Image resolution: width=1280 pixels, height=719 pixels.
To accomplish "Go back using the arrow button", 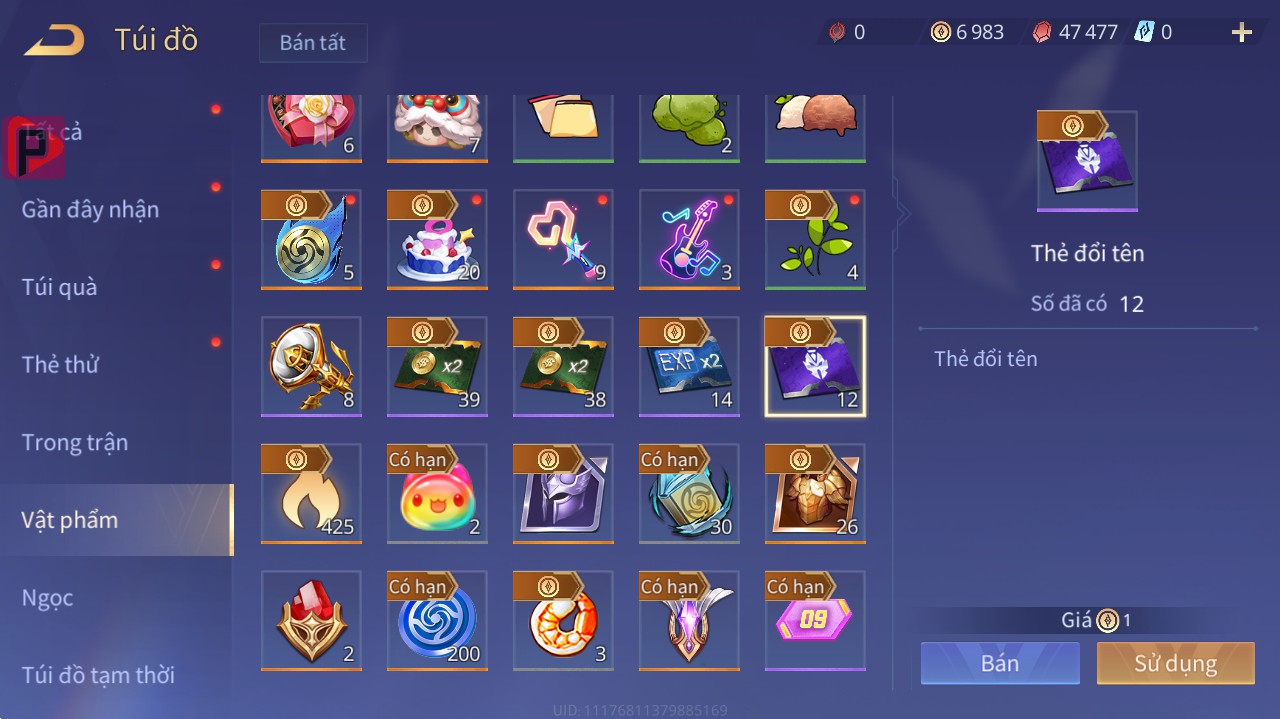I will 55,41.
